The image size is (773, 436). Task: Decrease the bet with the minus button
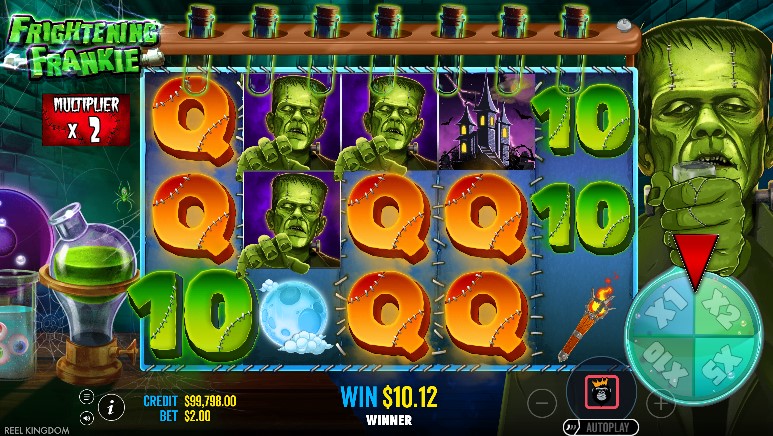pos(542,403)
